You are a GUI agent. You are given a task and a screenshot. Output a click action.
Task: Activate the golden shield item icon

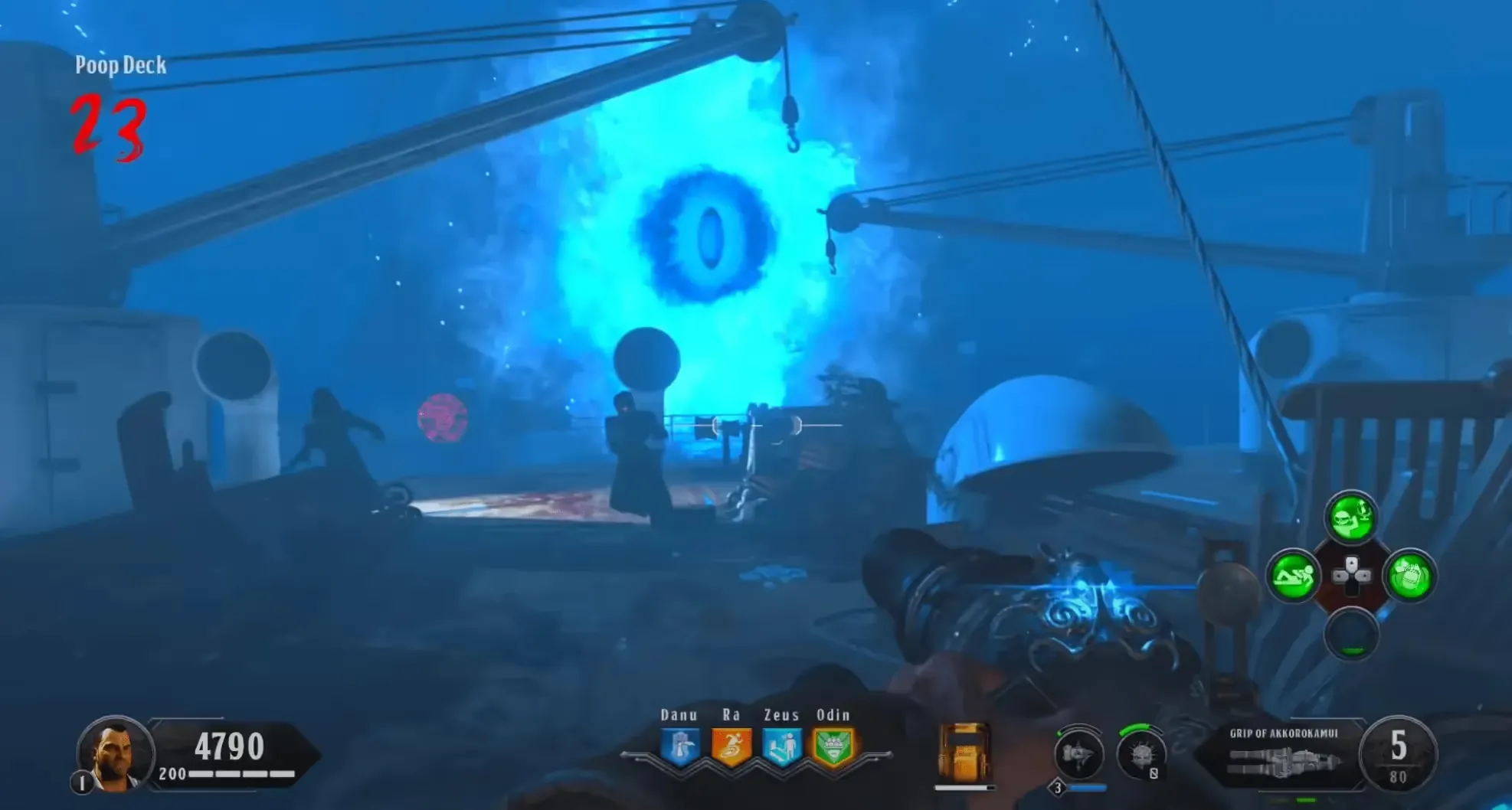(x=964, y=753)
